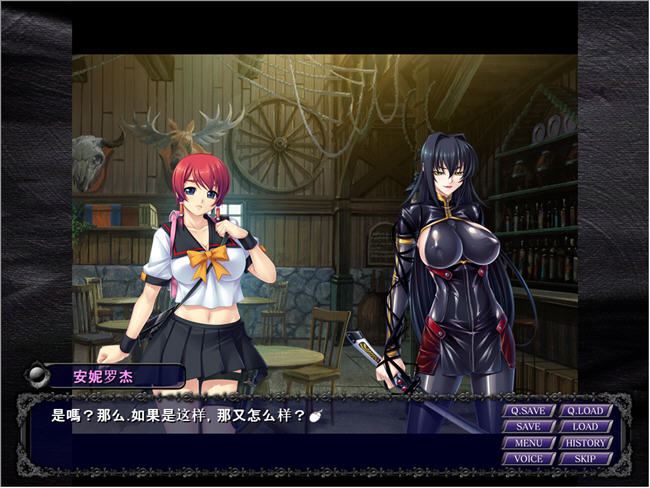Quick load using the Q.LOAD button
Screen dimensions: 650x488
point(585,410)
